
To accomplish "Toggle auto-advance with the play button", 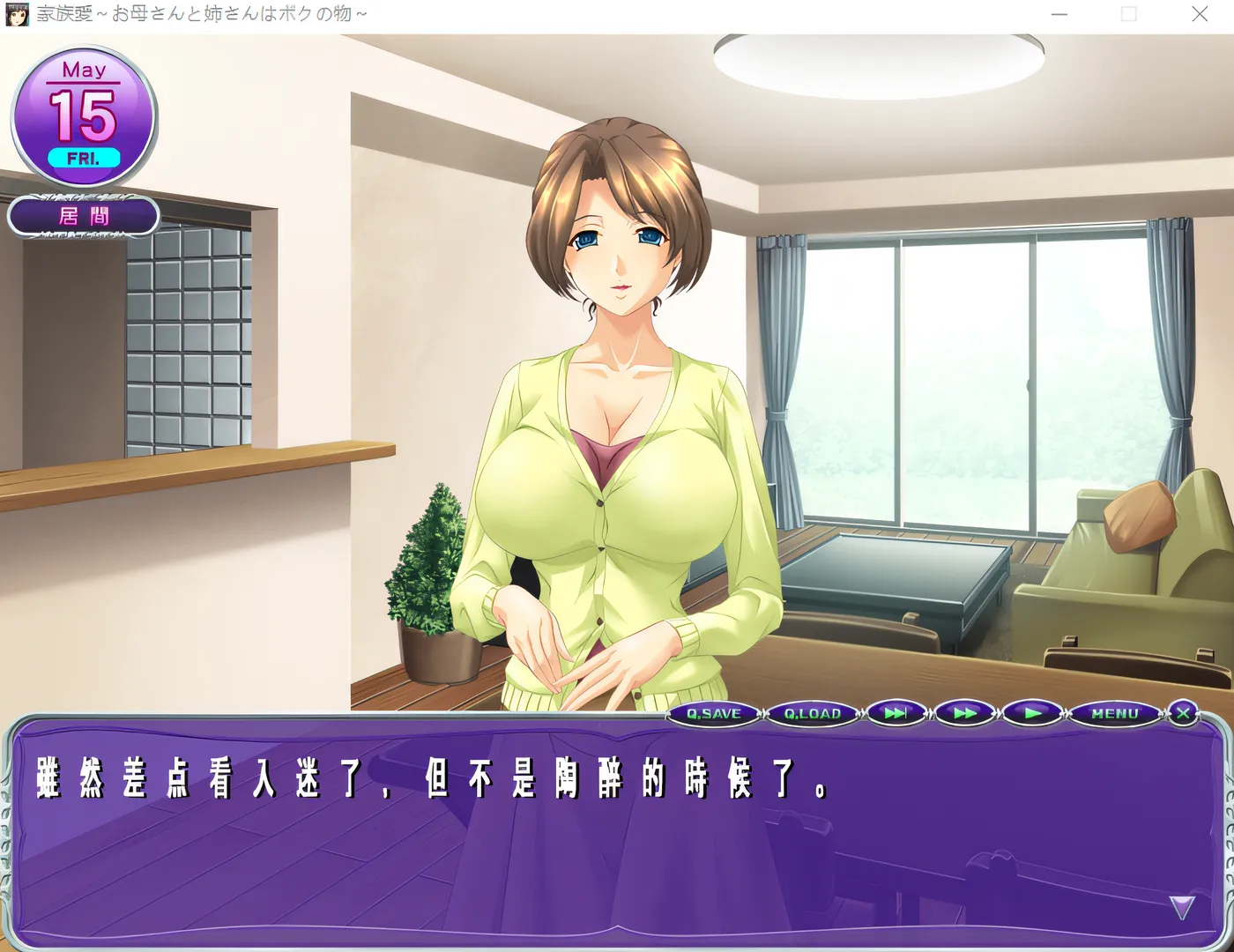I will (x=1030, y=714).
